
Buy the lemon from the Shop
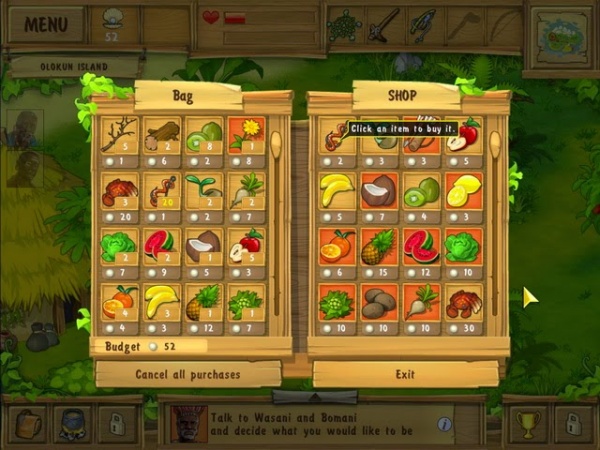(463, 190)
